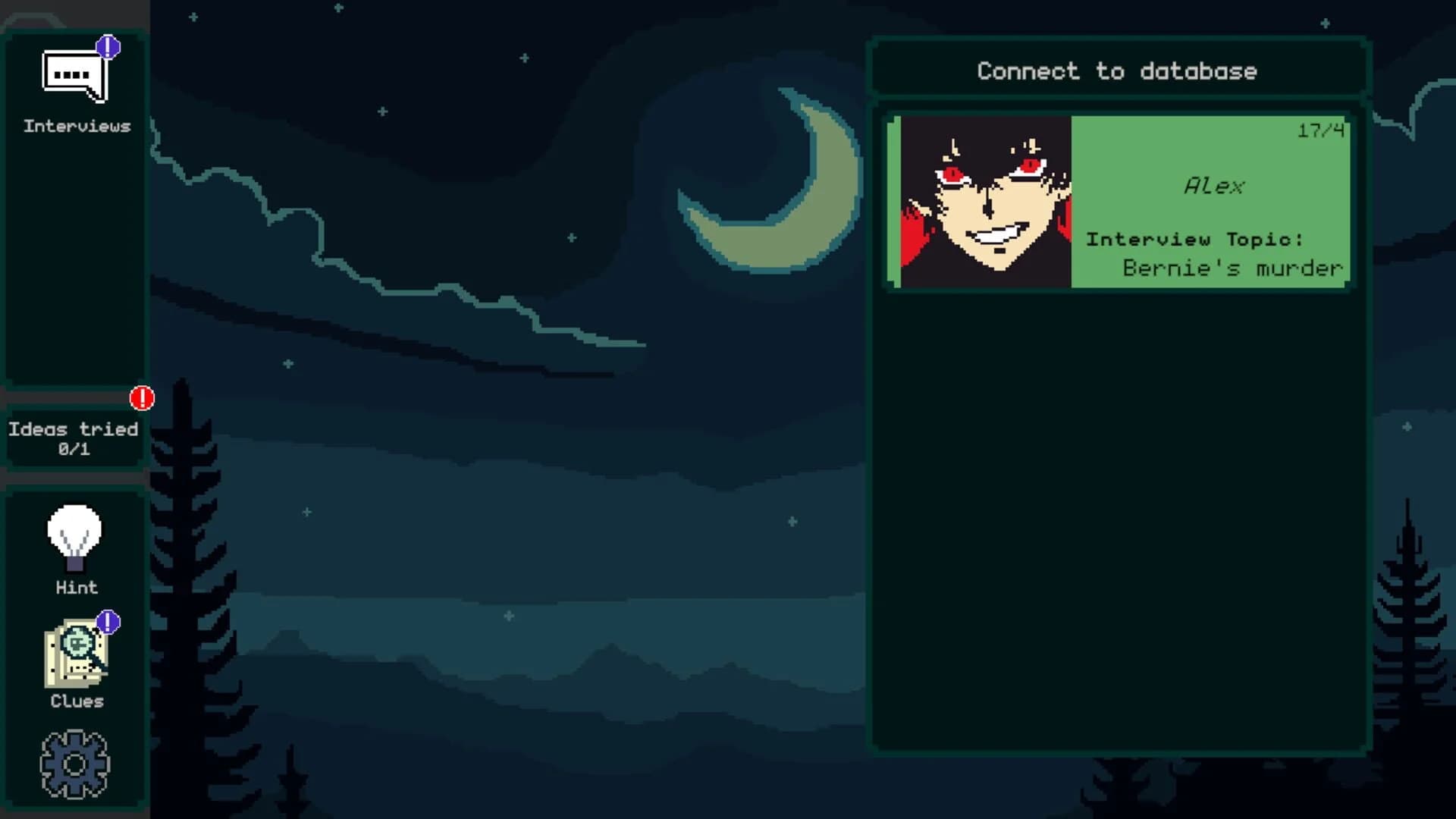
Task: Open the Clues magnifying glass icon
Action: 76,656
